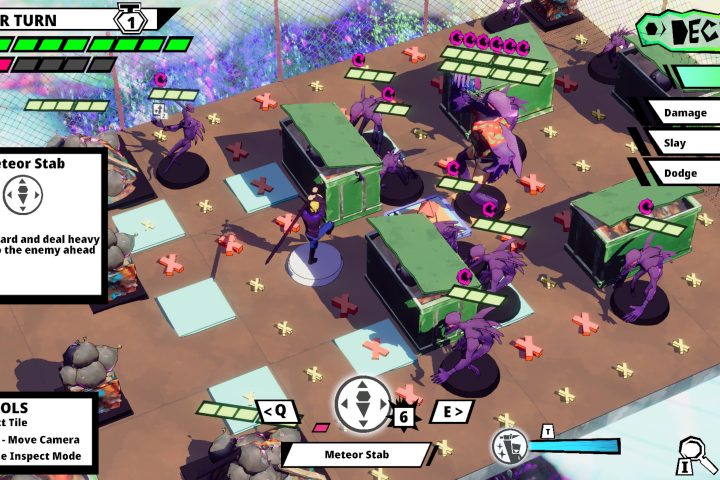Choose the Slay entry
The image size is (720, 480).
point(683,143)
